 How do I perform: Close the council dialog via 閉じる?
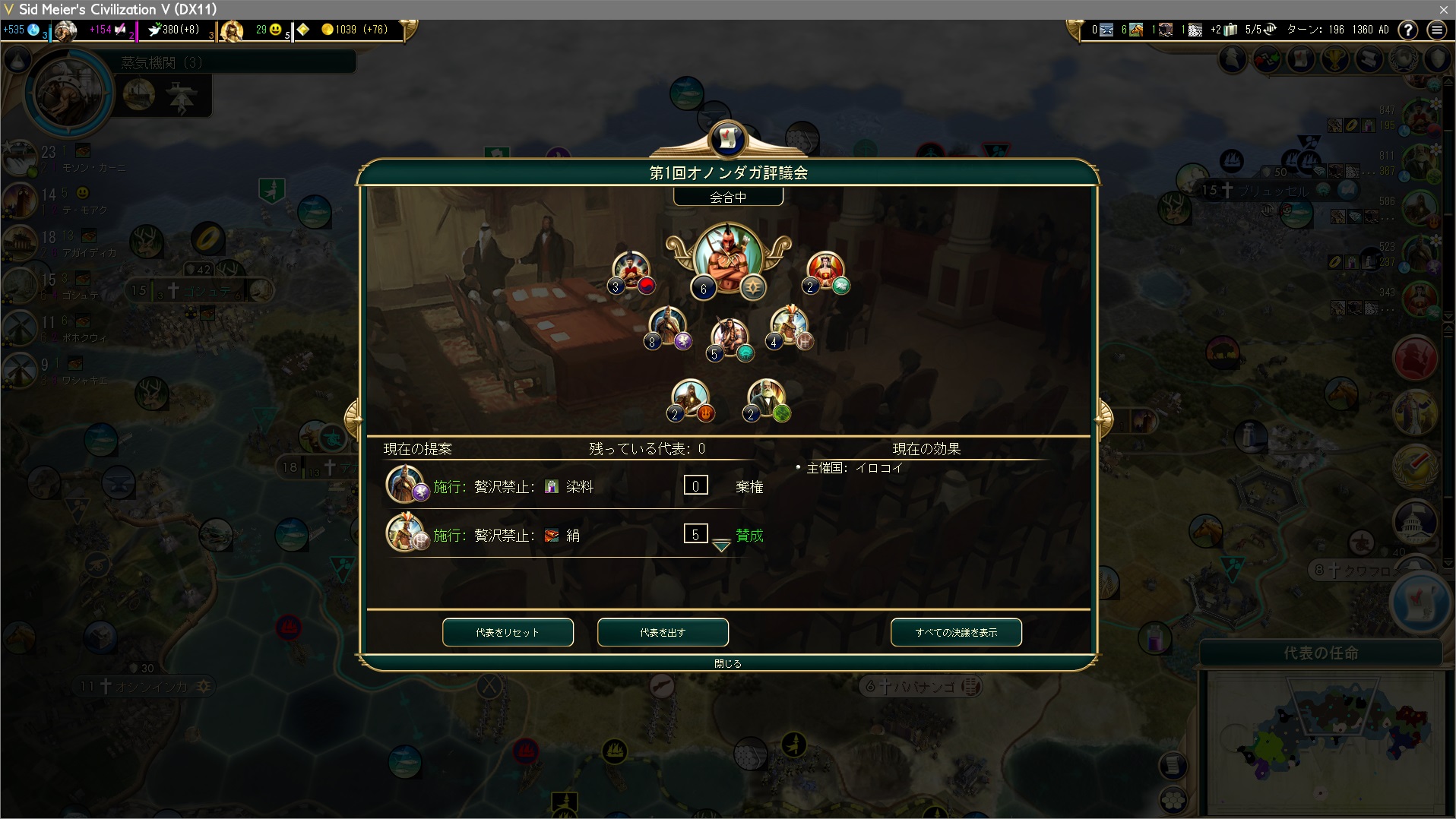pyautogui.click(x=727, y=663)
